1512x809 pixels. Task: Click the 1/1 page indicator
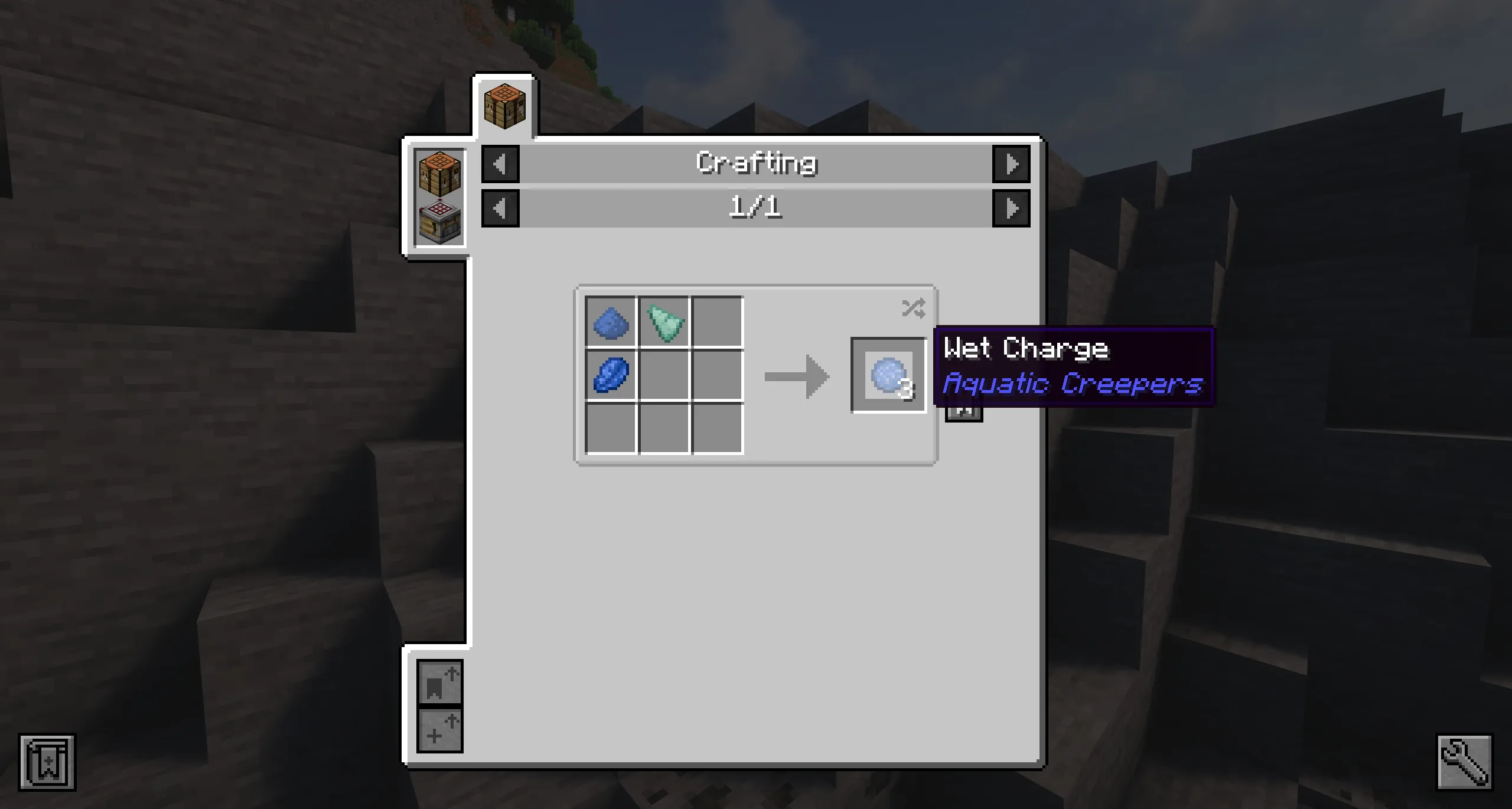coord(756,207)
